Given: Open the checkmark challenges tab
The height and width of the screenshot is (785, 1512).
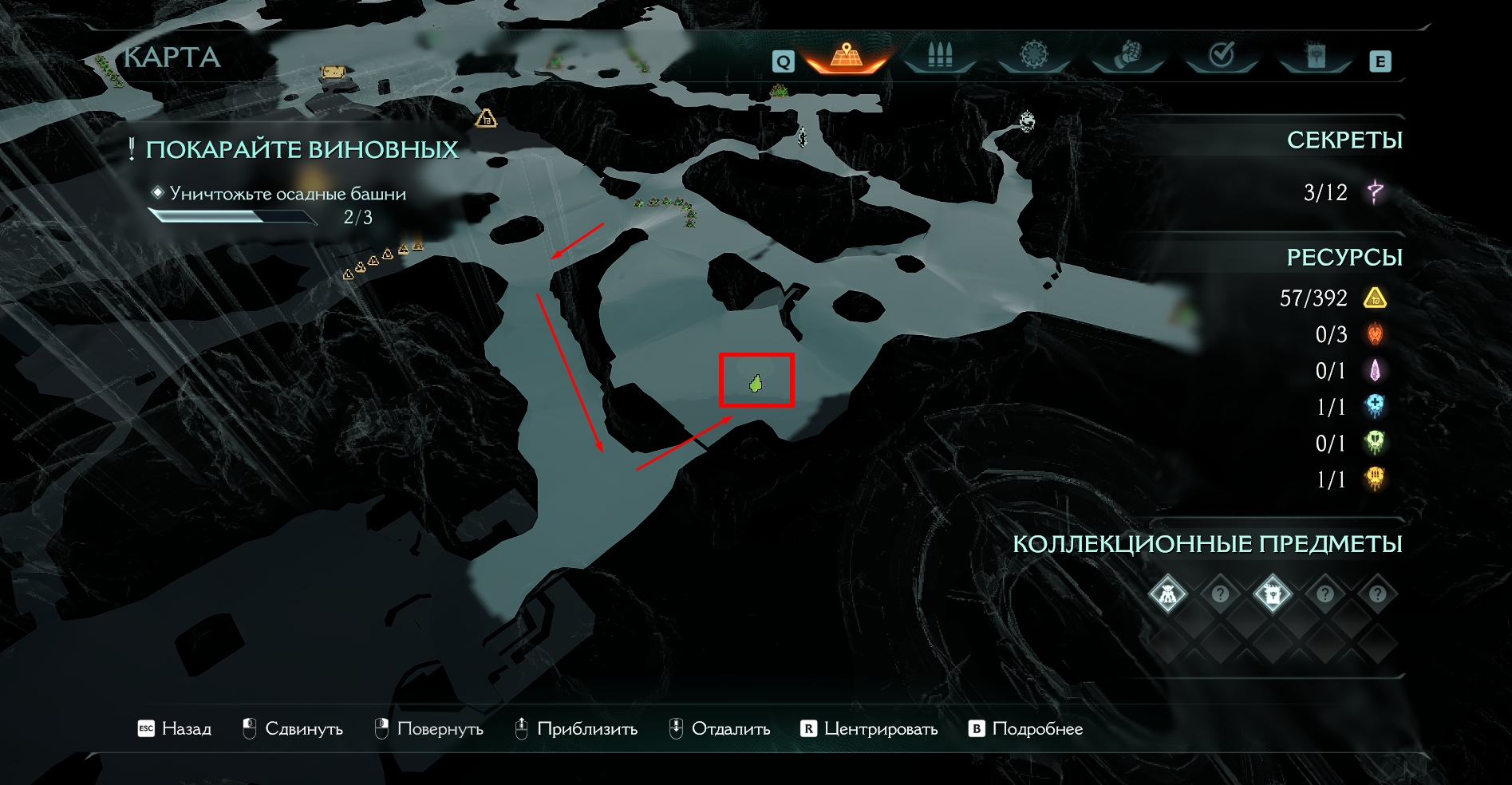Looking at the screenshot, I should point(1222,55).
